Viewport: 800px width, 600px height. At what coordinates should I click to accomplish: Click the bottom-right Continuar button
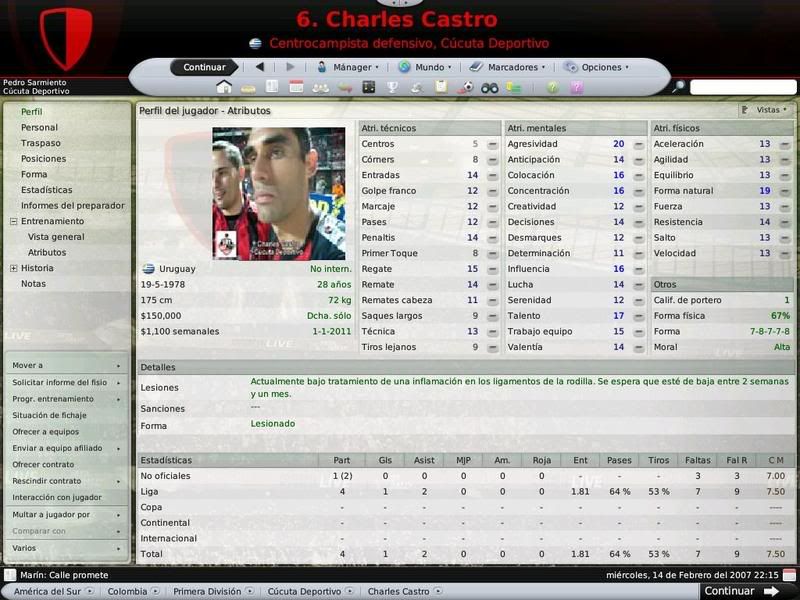tap(741, 591)
